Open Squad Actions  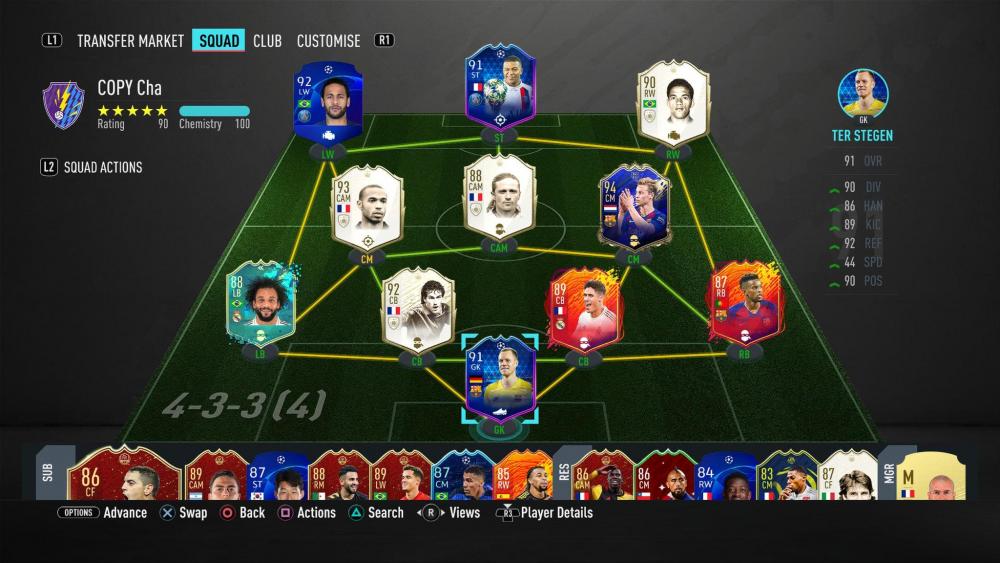click(103, 167)
